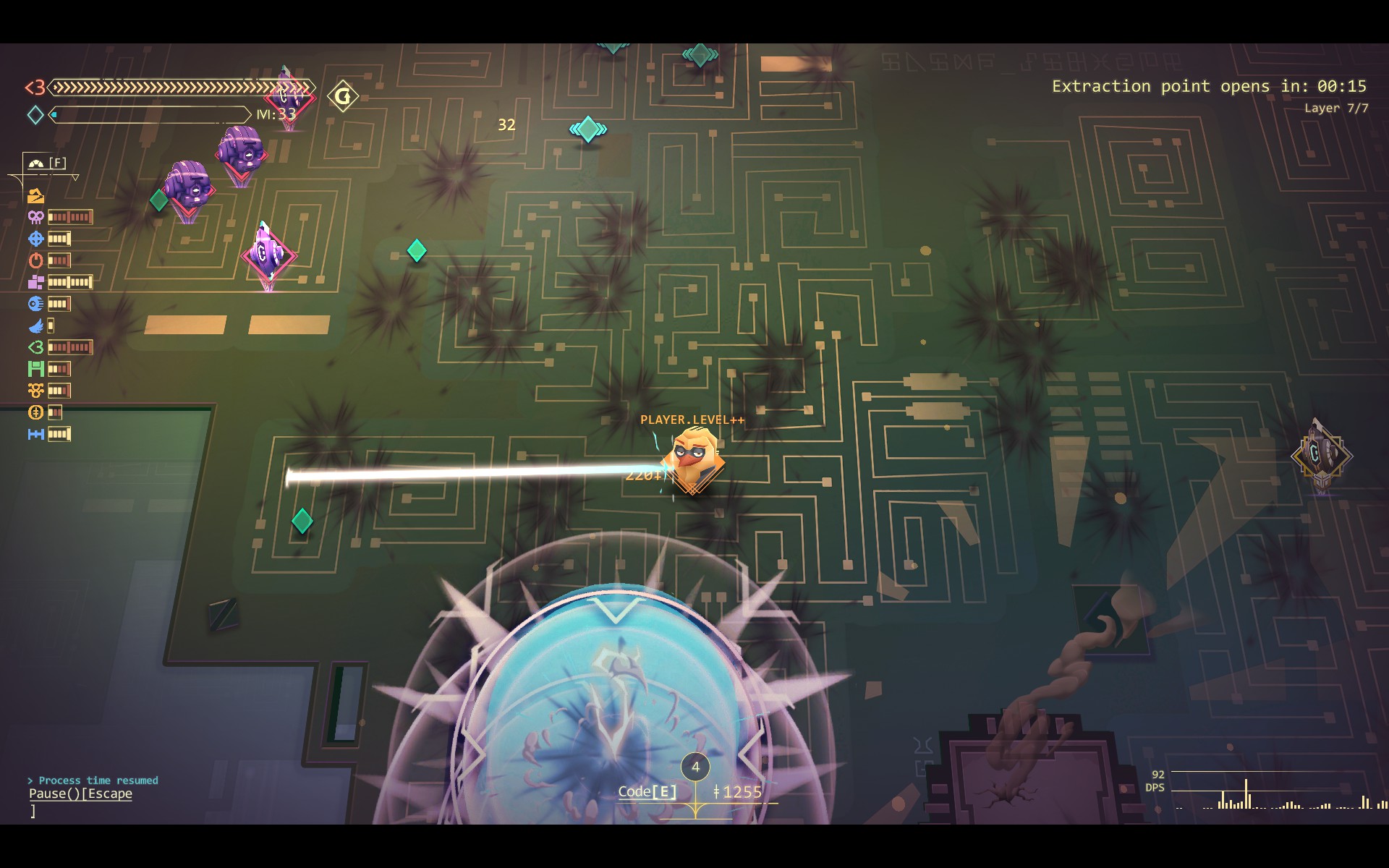Click the green heart stat icon
The image size is (1389, 868).
pyautogui.click(x=35, y=347)
